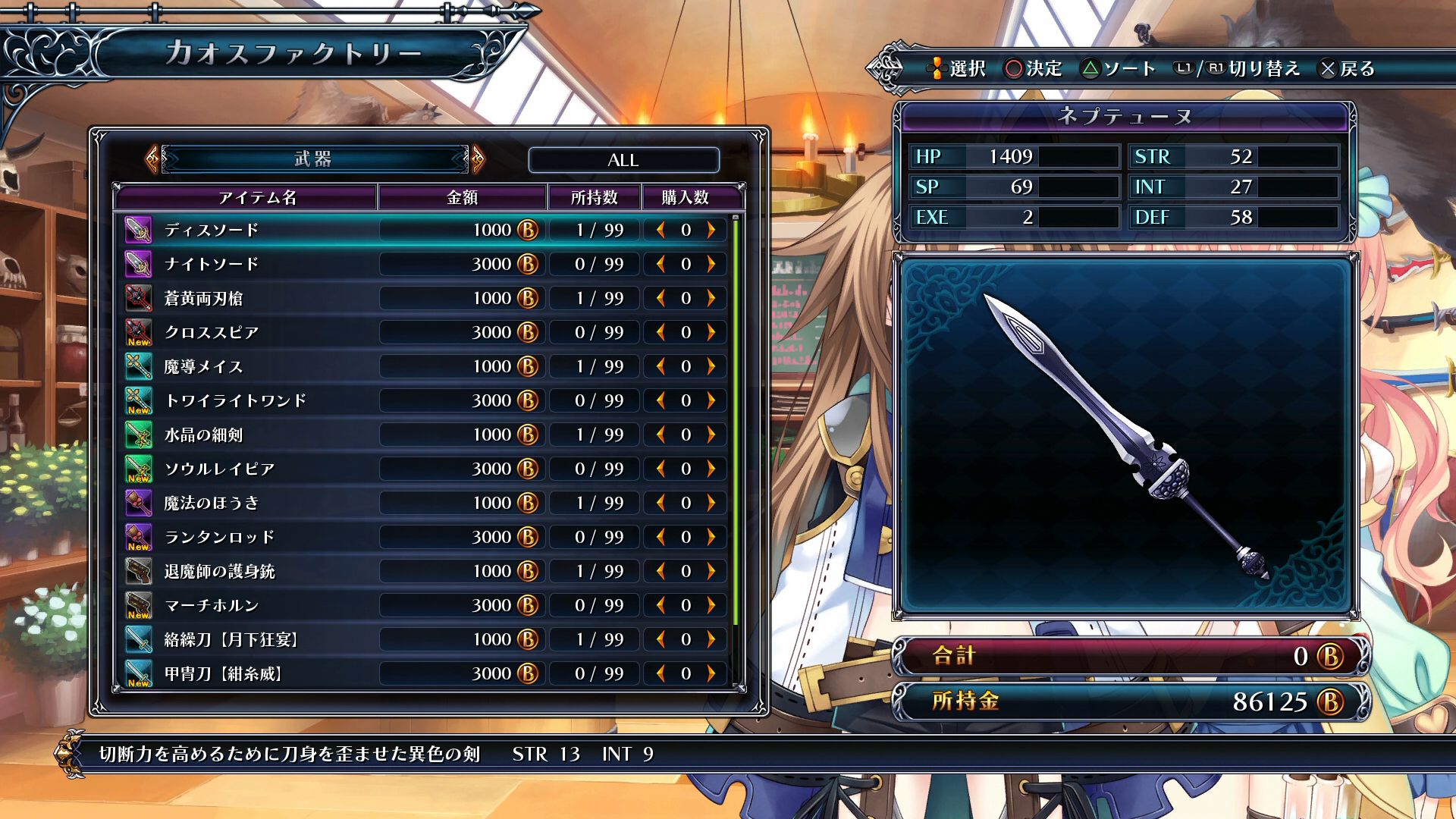Select 絡繰刀【月下狂宴】 weapon row

231,639
